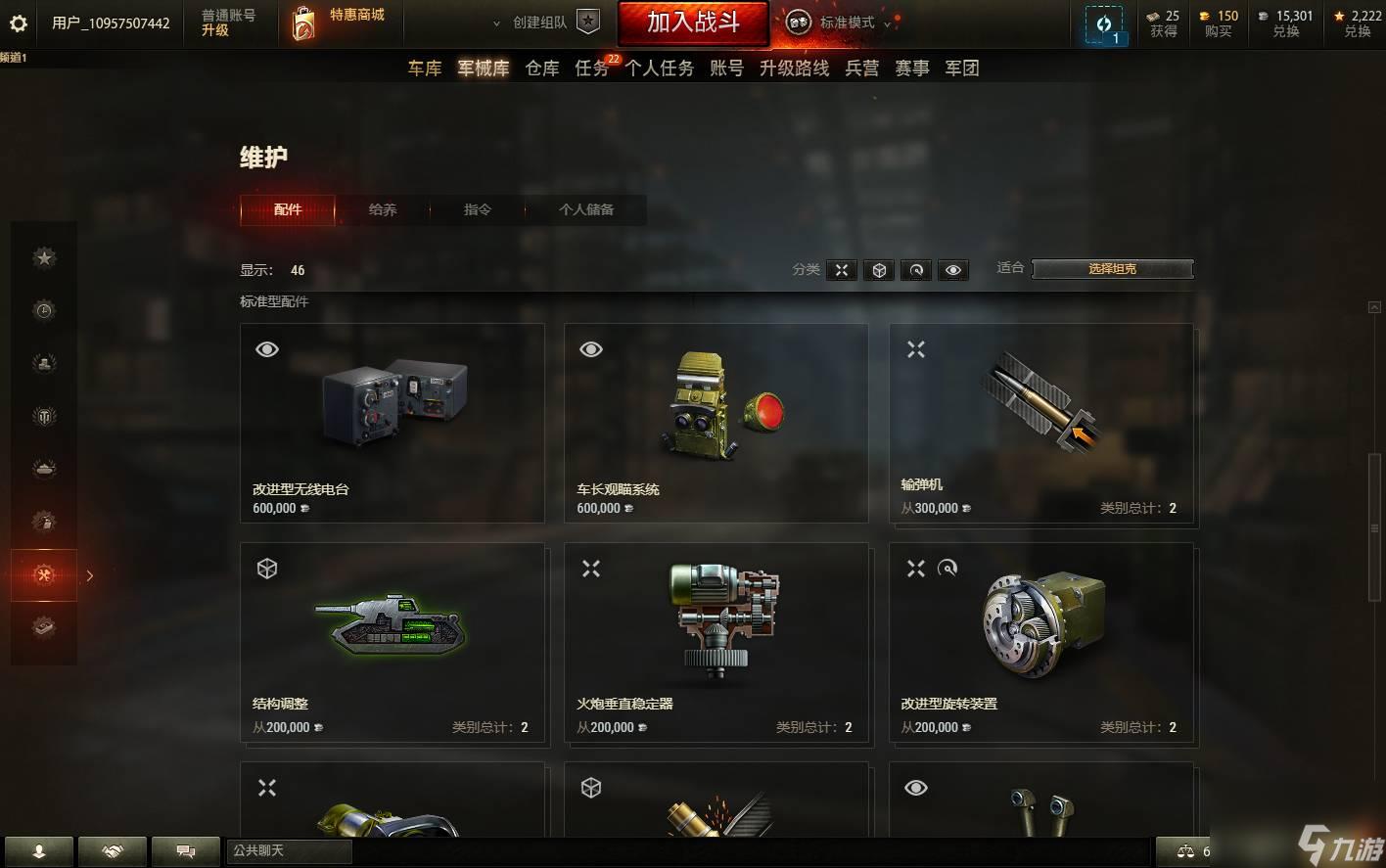Open the 任务 missions menu

(592, 69)
